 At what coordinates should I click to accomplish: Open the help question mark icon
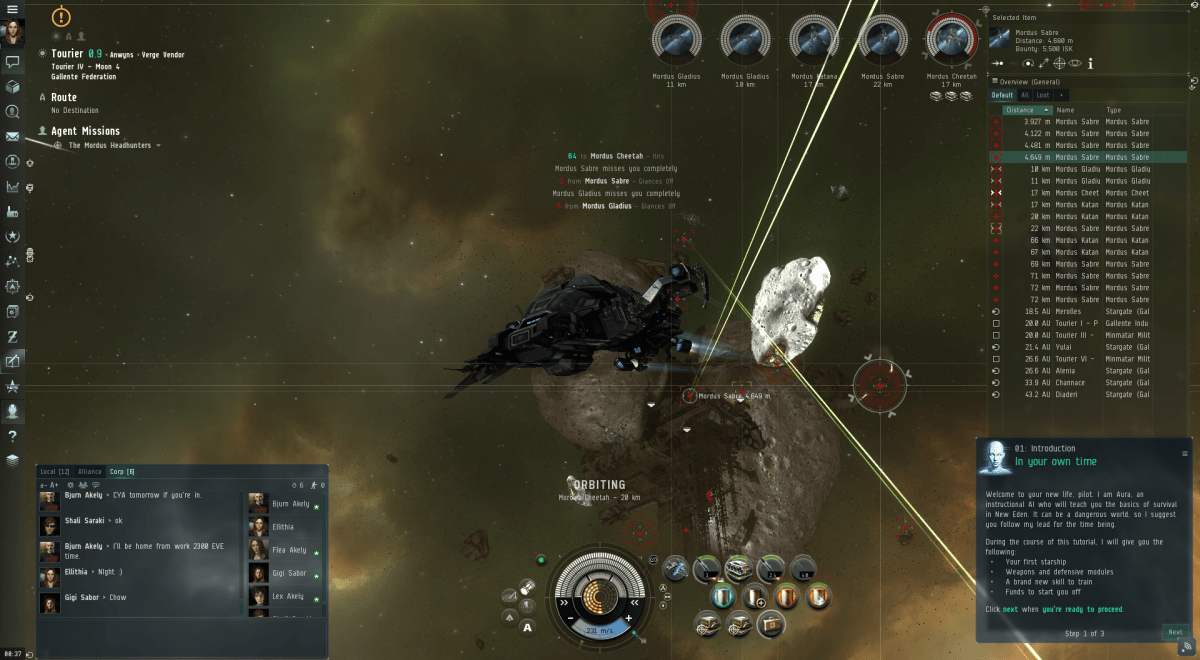[x=13, y=436]
